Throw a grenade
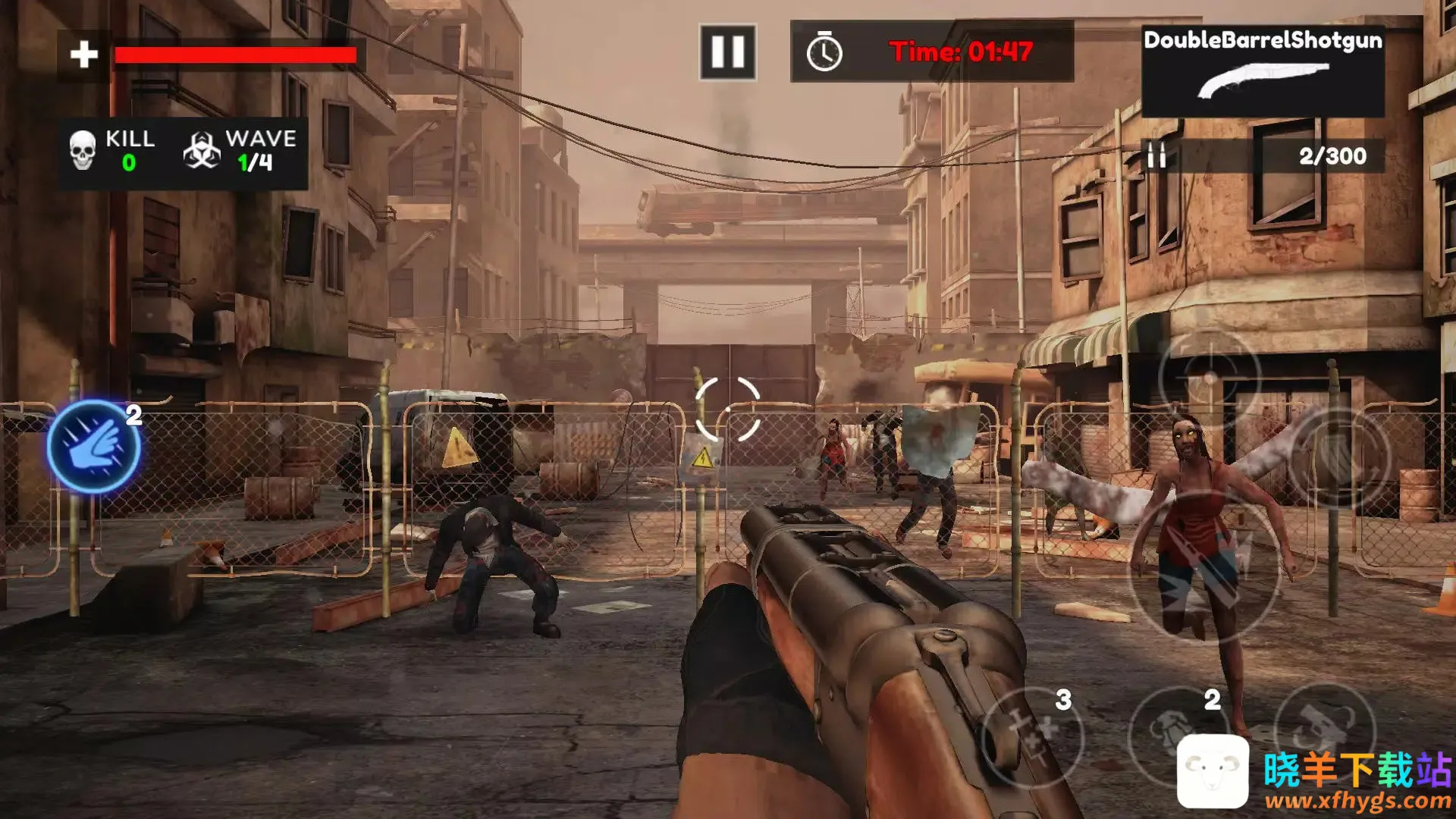Screen dimensions: 1456x819 pyautogui.click(x=1174, y=730)
